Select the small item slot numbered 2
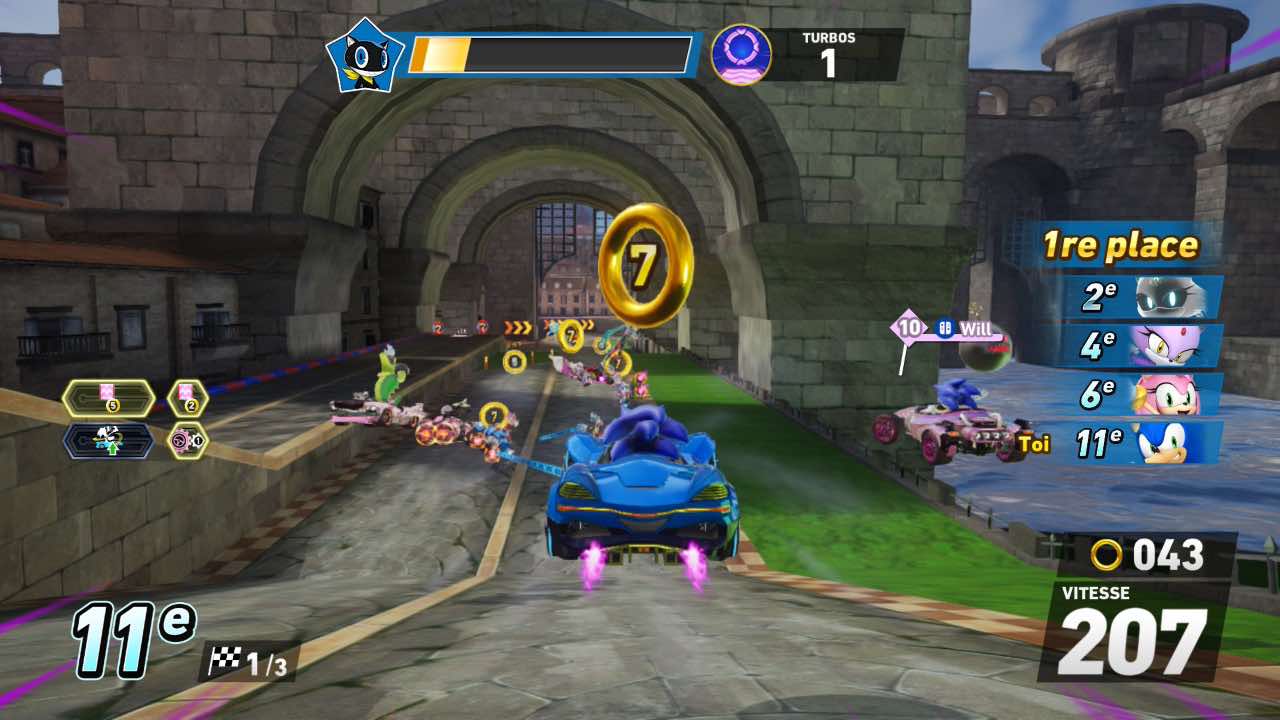This screenshot has height=720, width=1280. pos(187,398)
